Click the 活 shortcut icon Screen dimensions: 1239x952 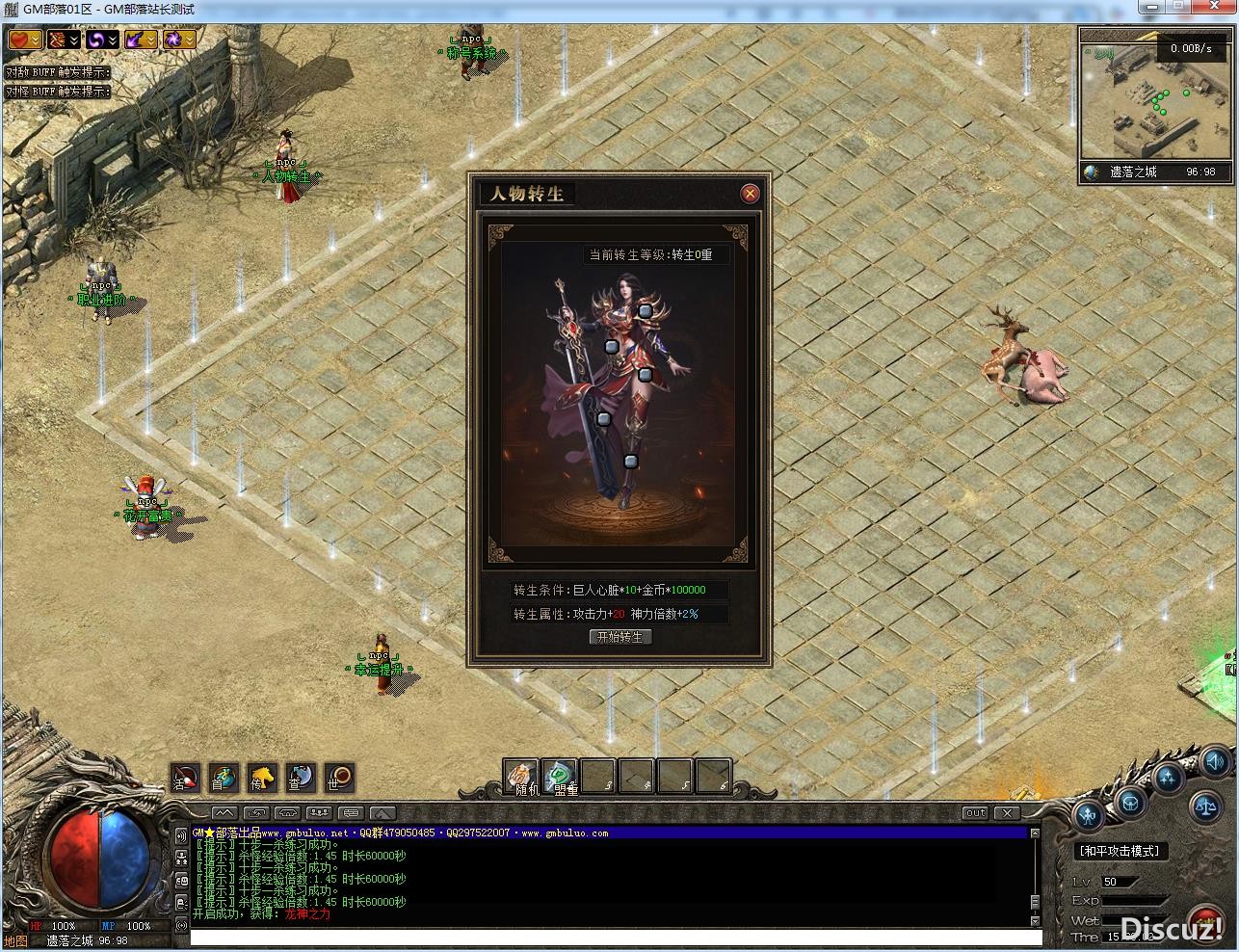186,777
